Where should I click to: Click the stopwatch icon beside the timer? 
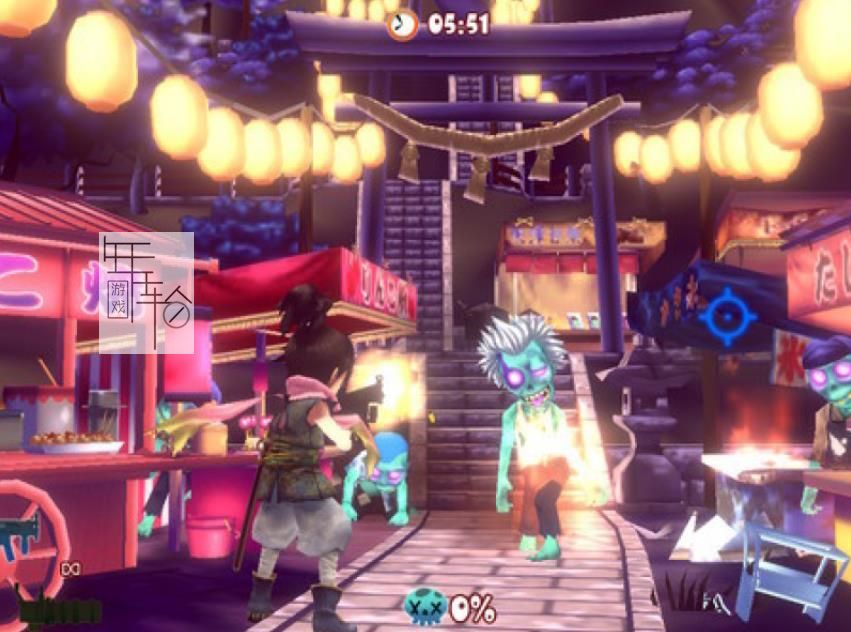[x=403, y=24]
